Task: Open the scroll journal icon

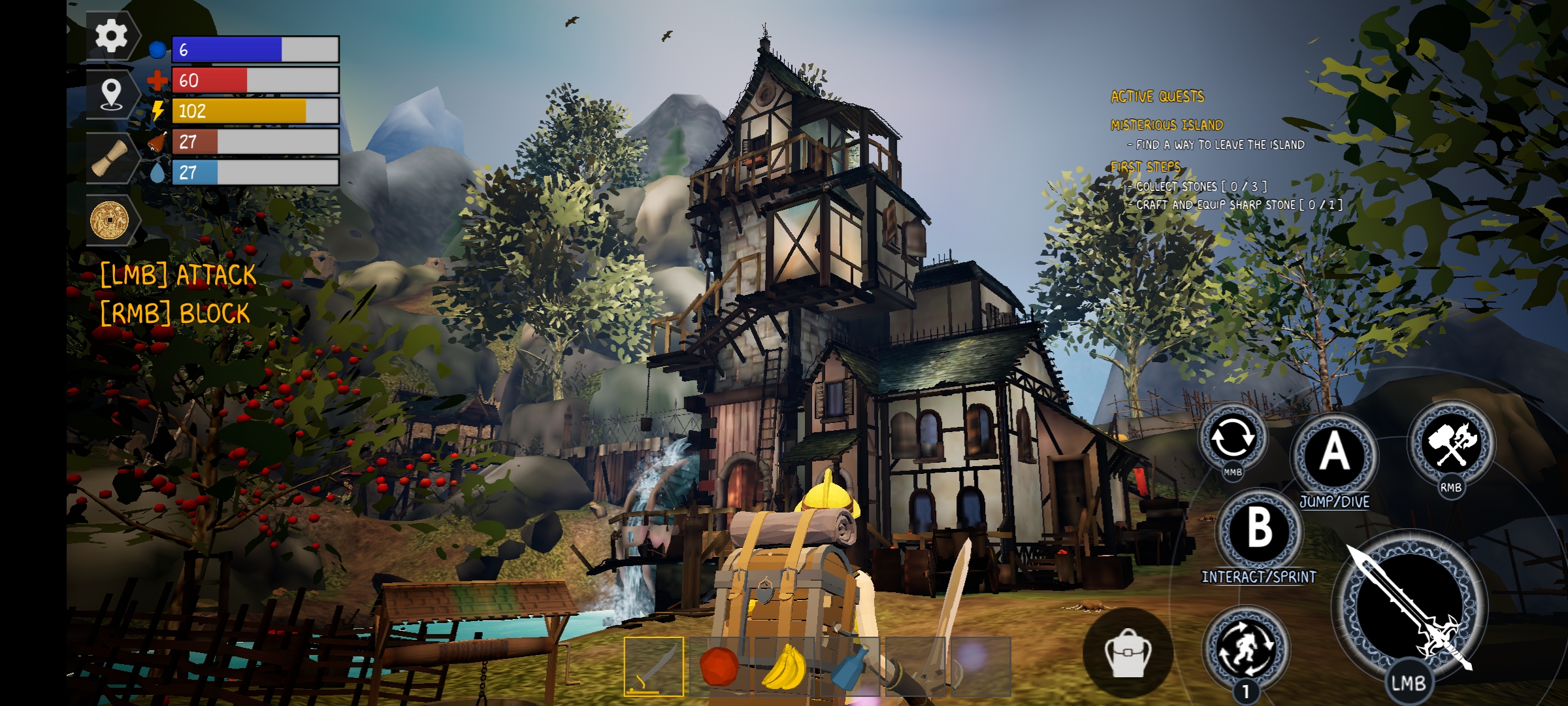Action: (x=110, y=158)
